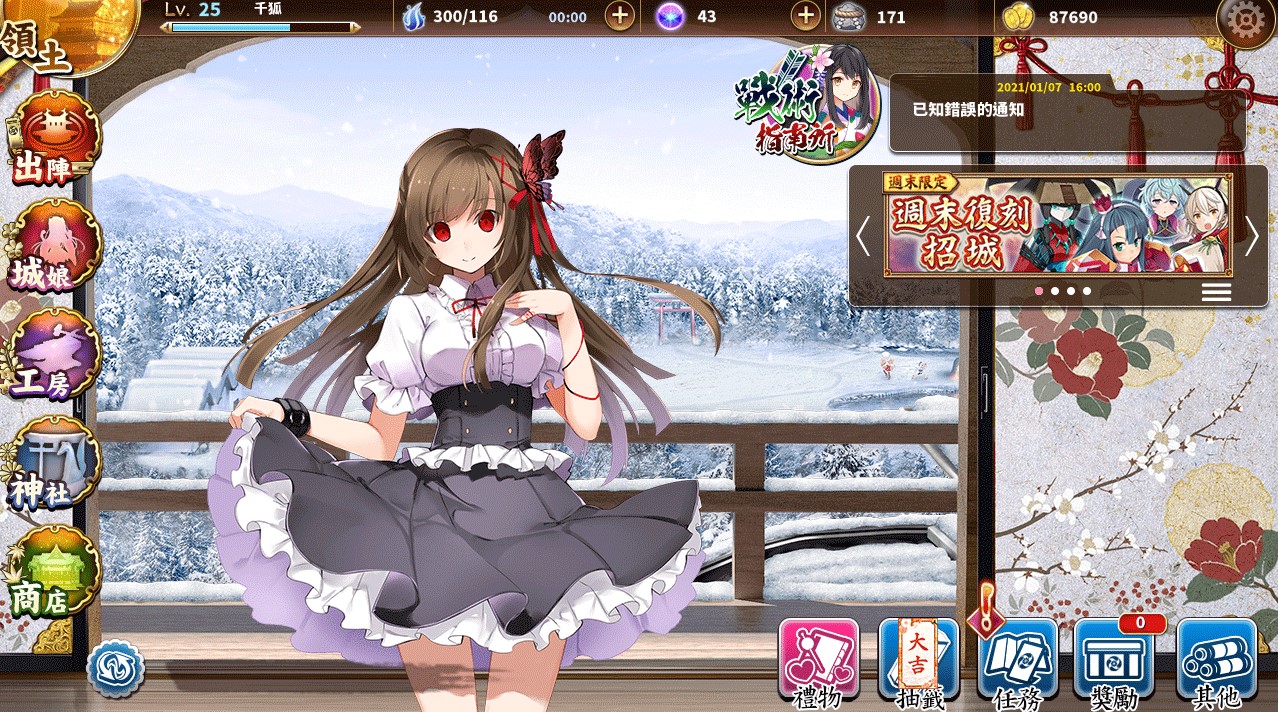This screenshot has width=1278, height=712.
Task: Open the 城娘 castle girls menu
Action: coord(55,247)
